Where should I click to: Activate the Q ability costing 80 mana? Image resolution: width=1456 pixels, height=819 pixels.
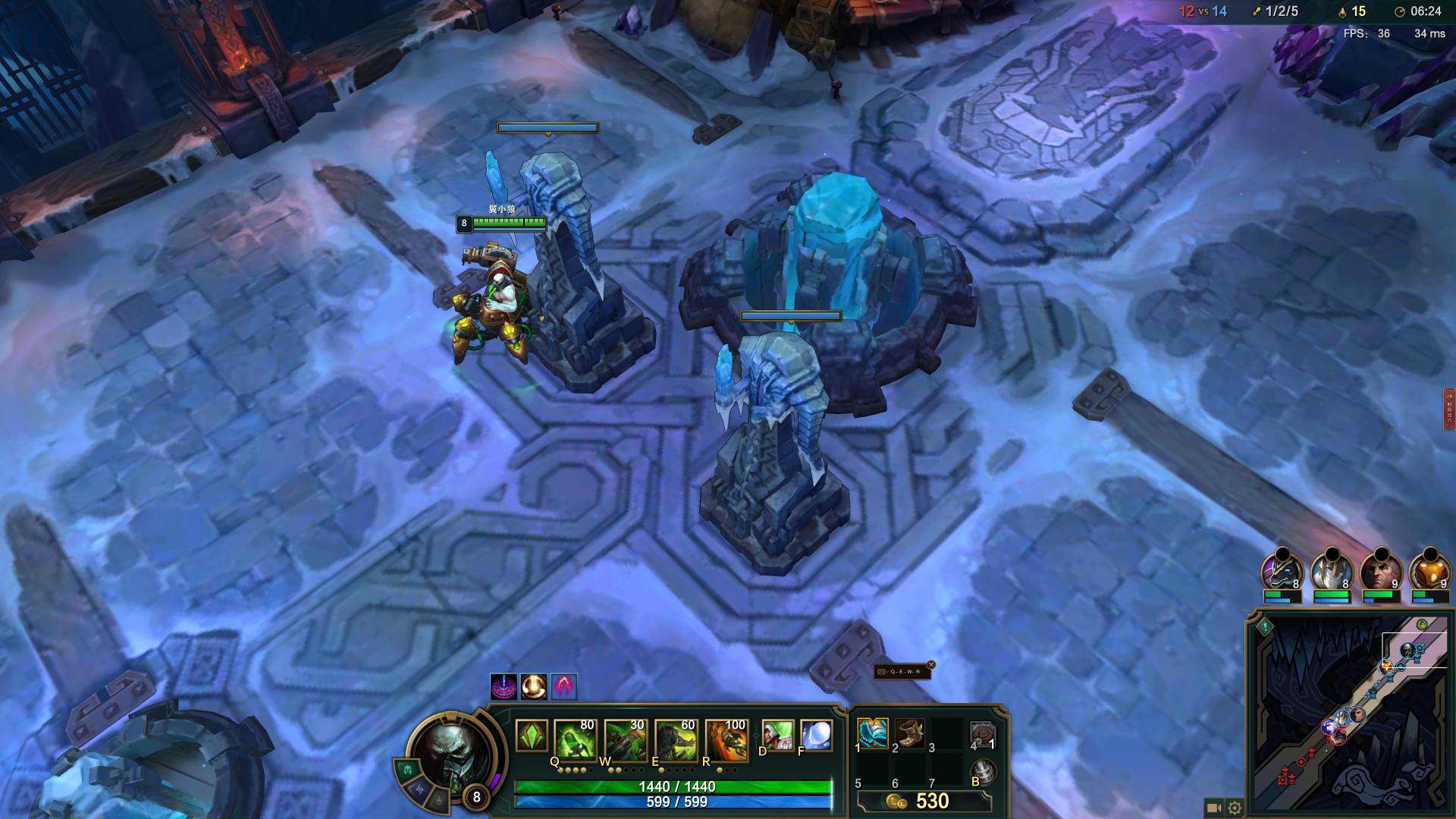click(575, 739)
